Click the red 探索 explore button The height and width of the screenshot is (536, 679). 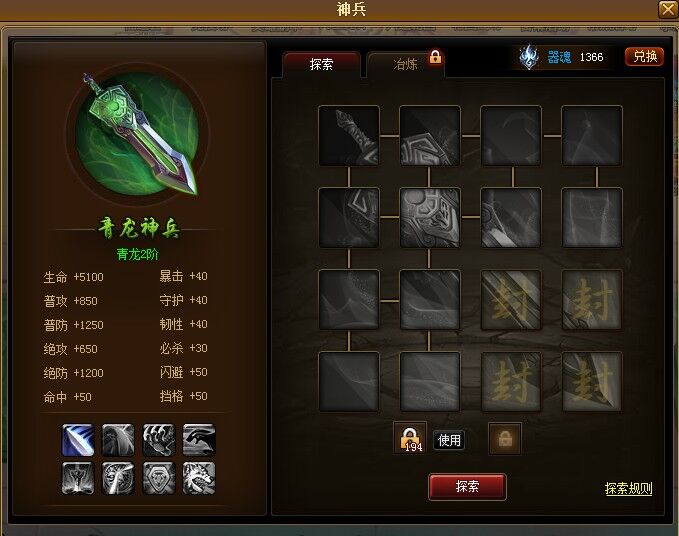point(467,487)
